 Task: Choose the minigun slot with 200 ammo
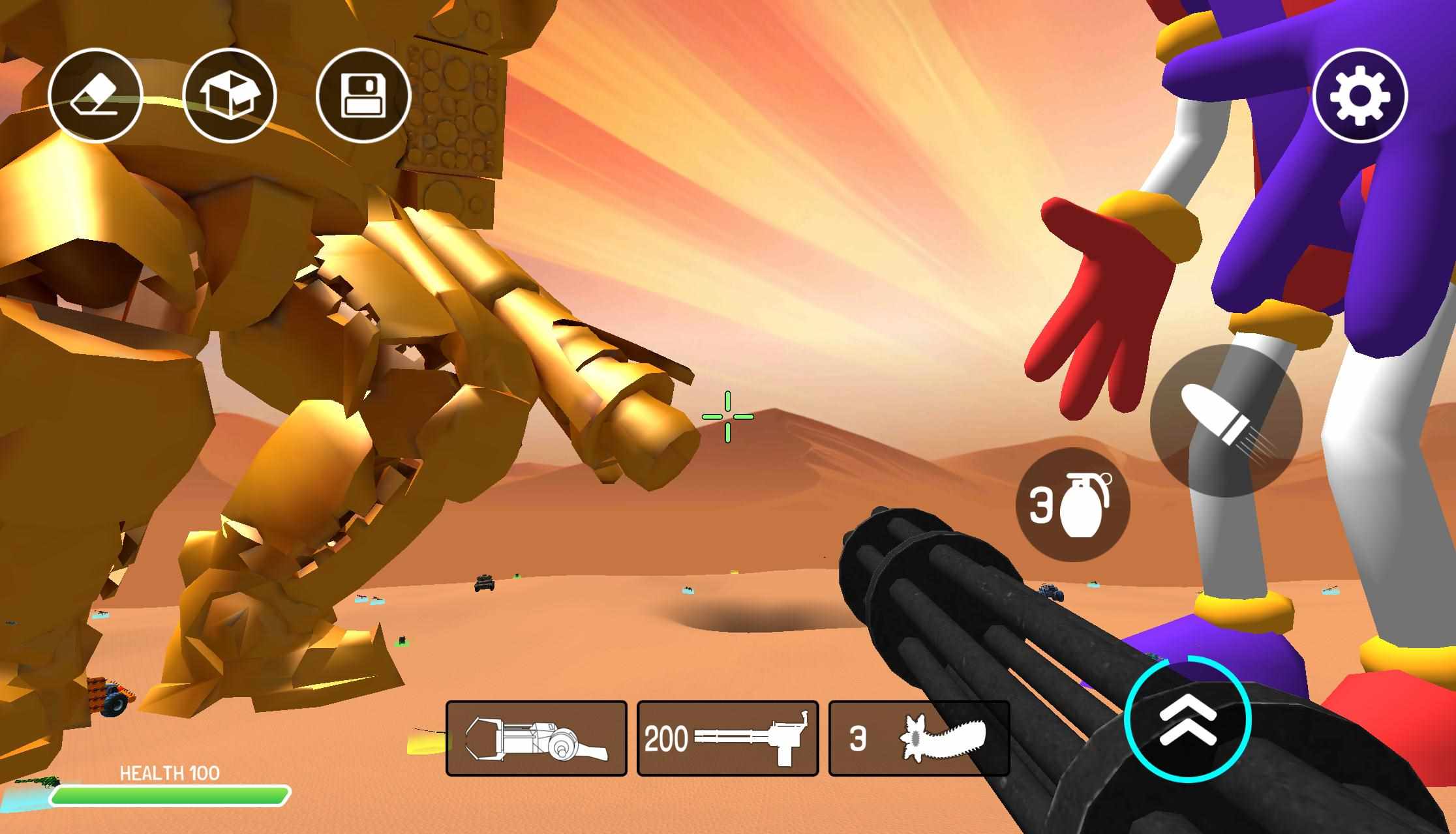(x=727, y=739)
